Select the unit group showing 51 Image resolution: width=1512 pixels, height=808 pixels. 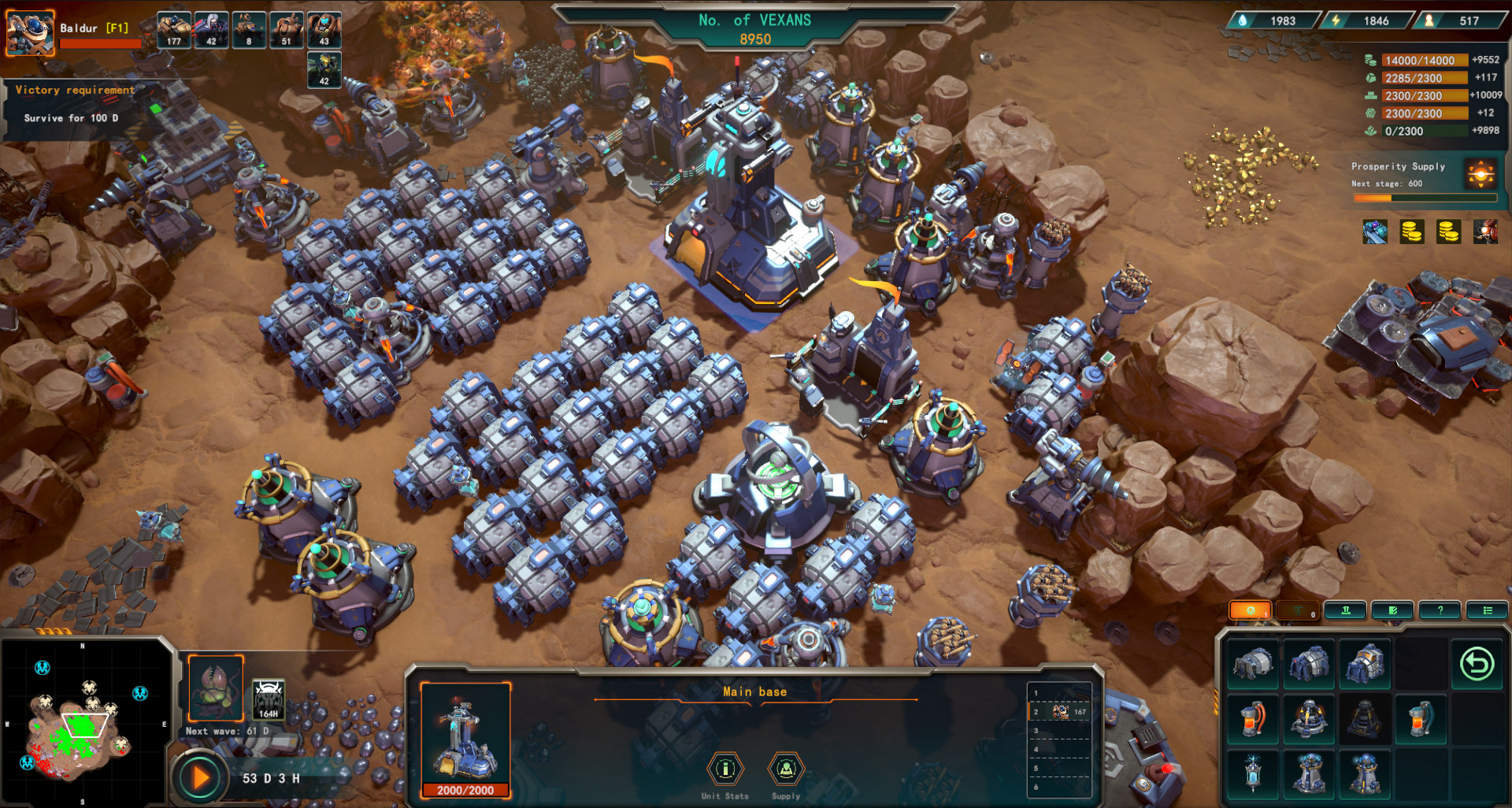(x=286, y=30)
